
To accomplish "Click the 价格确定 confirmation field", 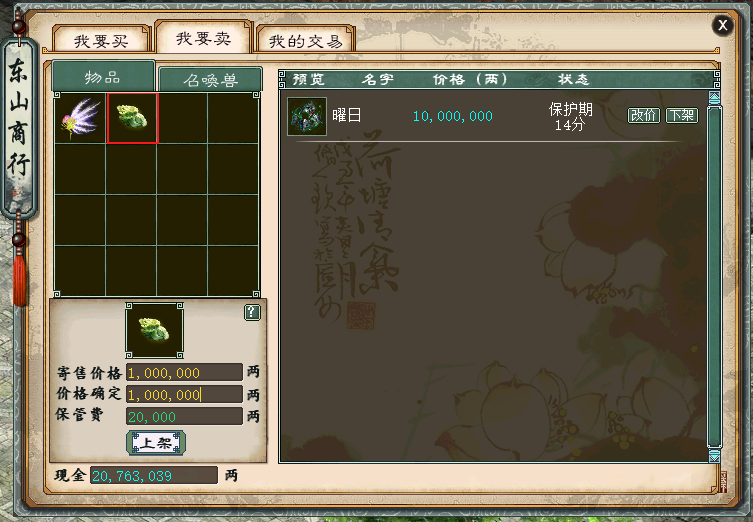I will point(184,395).
